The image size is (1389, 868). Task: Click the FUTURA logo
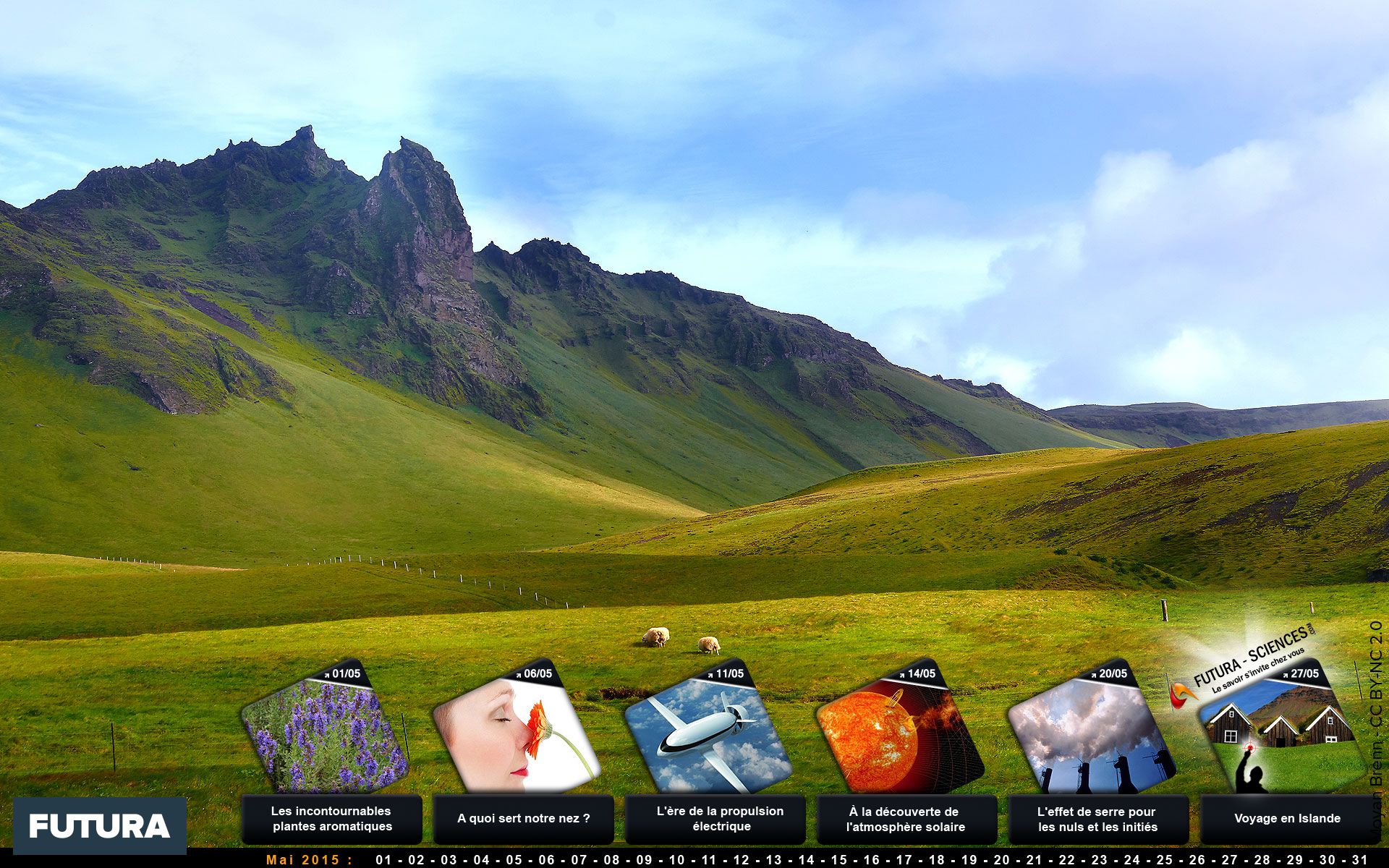100,825
